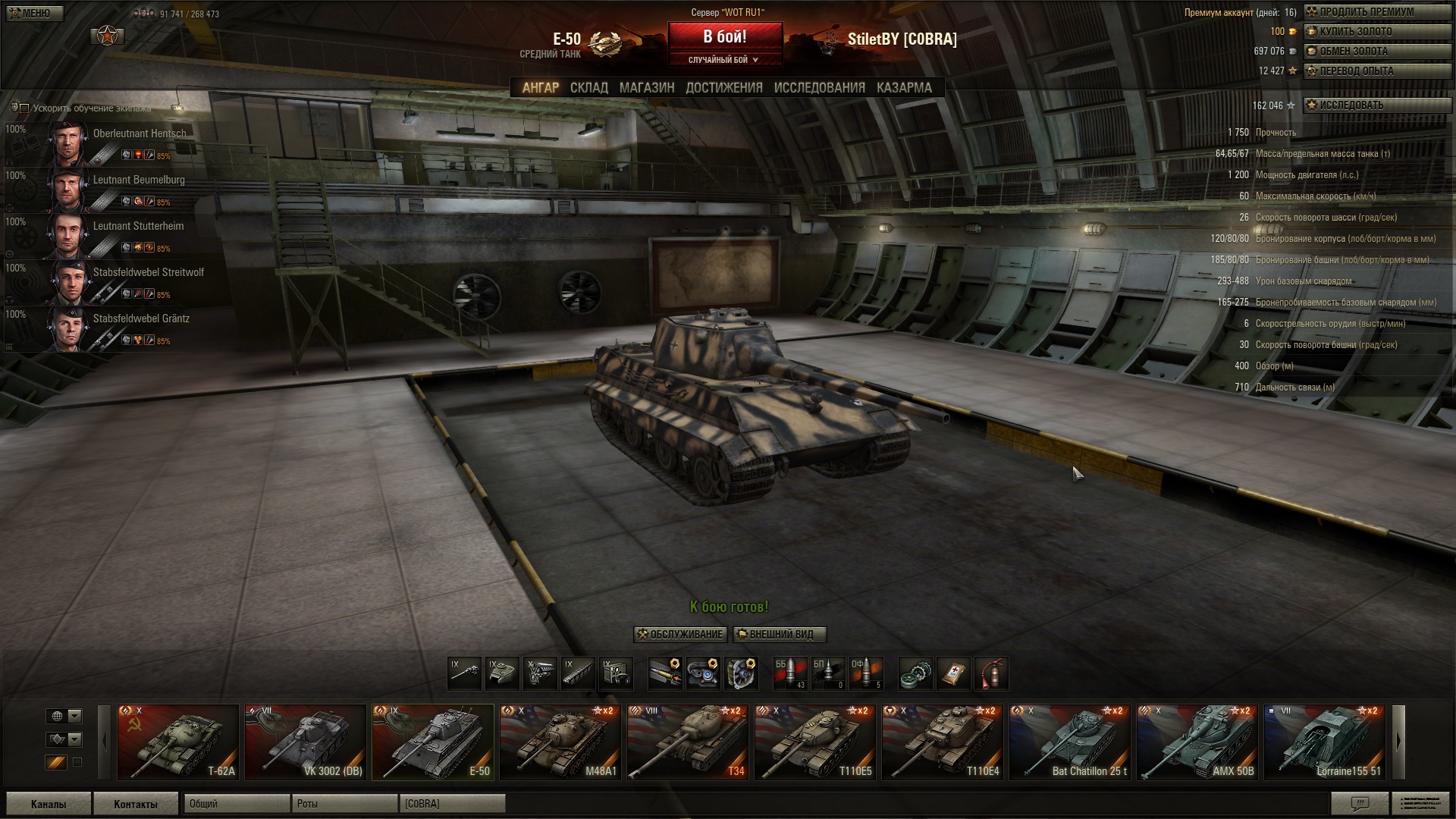Image resolution: width=1456 pixels, height=819 pixels.
Task: Expand the Случайный бой battle type dropdown
Action: pyautogui.click(x=724, y=60)
